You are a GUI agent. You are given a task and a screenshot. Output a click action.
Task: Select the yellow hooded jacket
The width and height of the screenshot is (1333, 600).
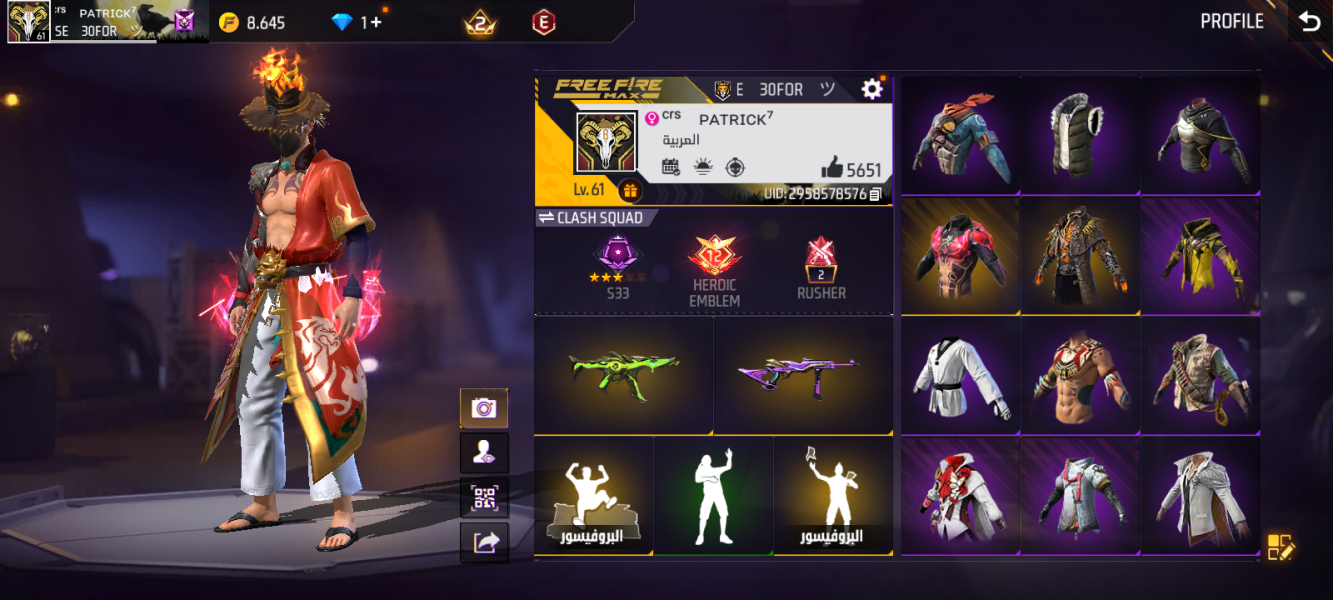(1200, 255)
